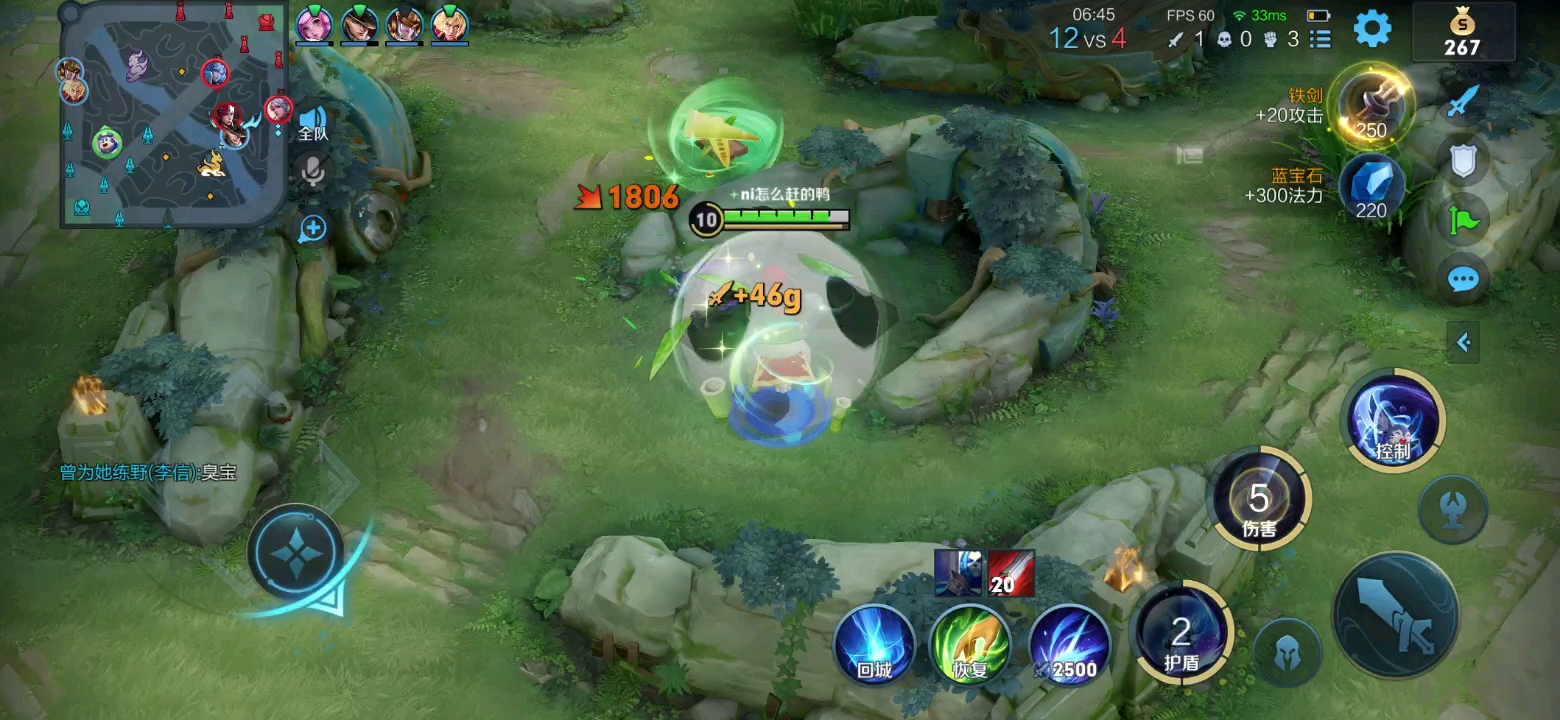Open the chat bubble quick messages

[x=1463, y=279]
